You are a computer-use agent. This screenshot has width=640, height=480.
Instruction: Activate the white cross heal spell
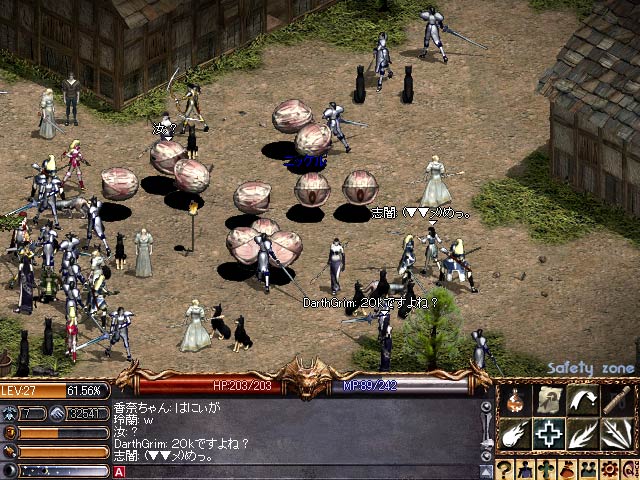548,434
